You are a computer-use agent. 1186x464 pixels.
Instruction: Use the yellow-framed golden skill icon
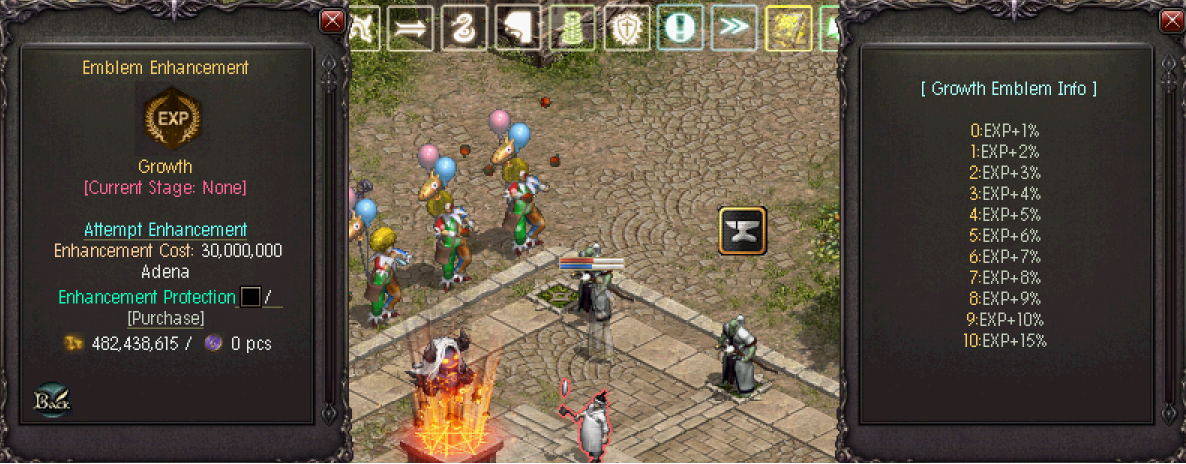[x=788, y=29]
